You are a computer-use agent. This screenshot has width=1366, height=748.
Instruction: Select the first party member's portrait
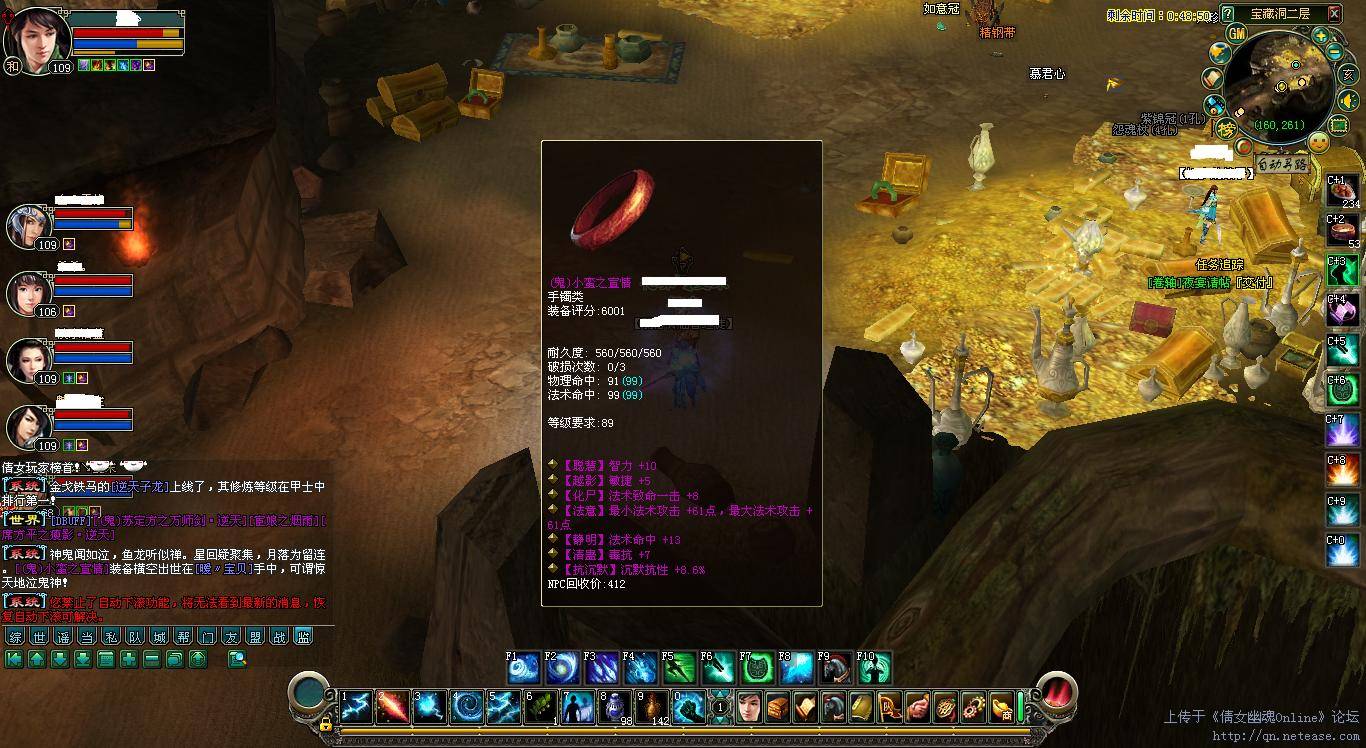coord(29,226)
